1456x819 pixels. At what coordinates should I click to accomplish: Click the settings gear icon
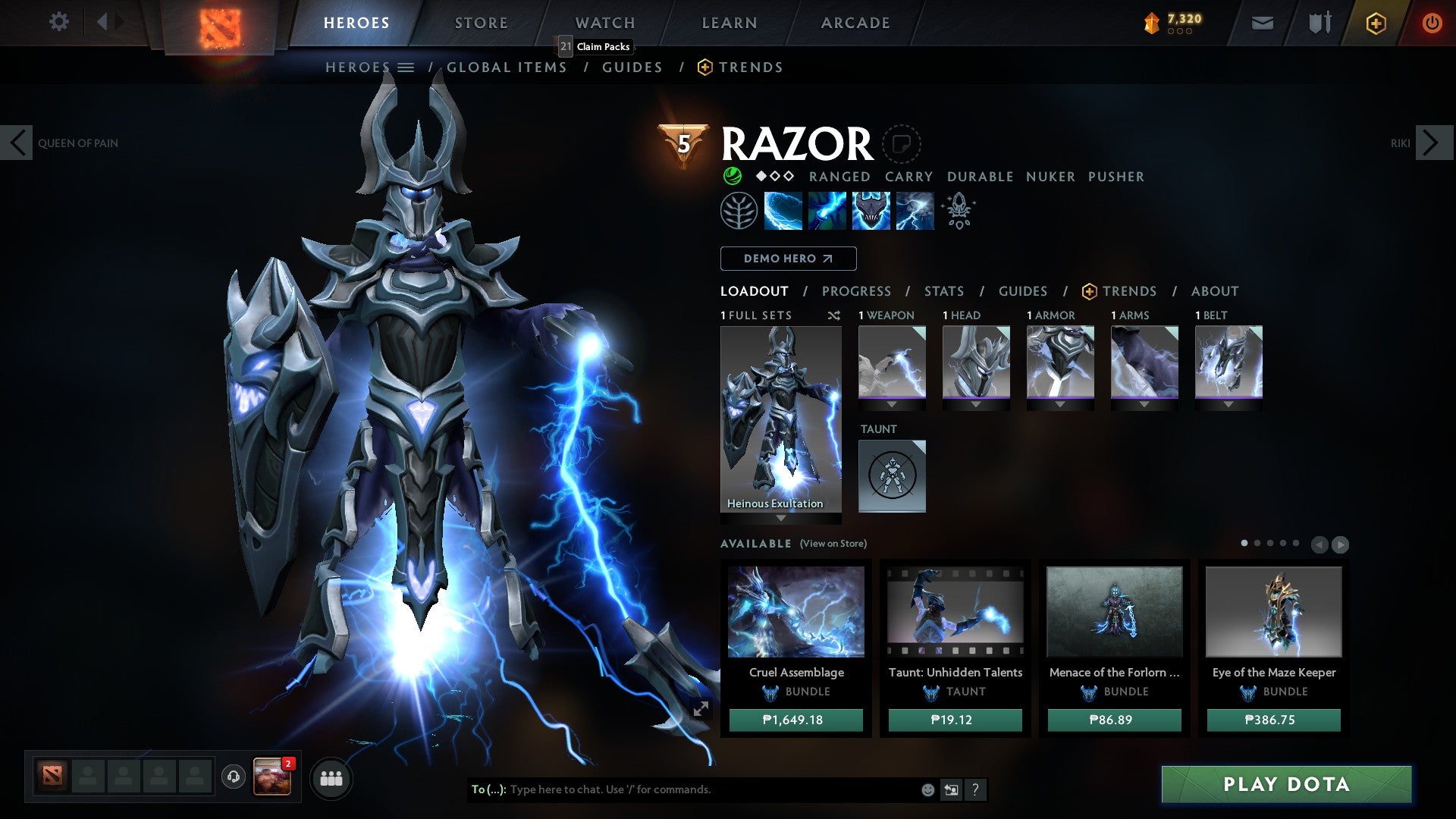click(x=59, y=22)
